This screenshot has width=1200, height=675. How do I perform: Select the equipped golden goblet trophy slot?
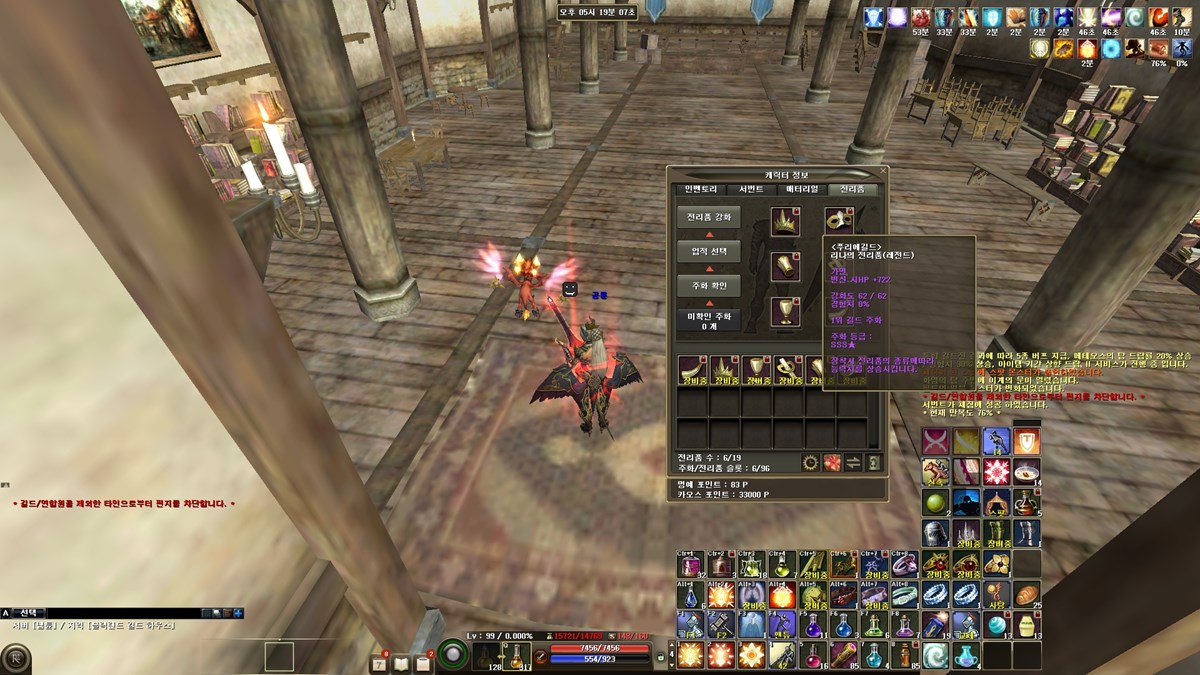785,311
